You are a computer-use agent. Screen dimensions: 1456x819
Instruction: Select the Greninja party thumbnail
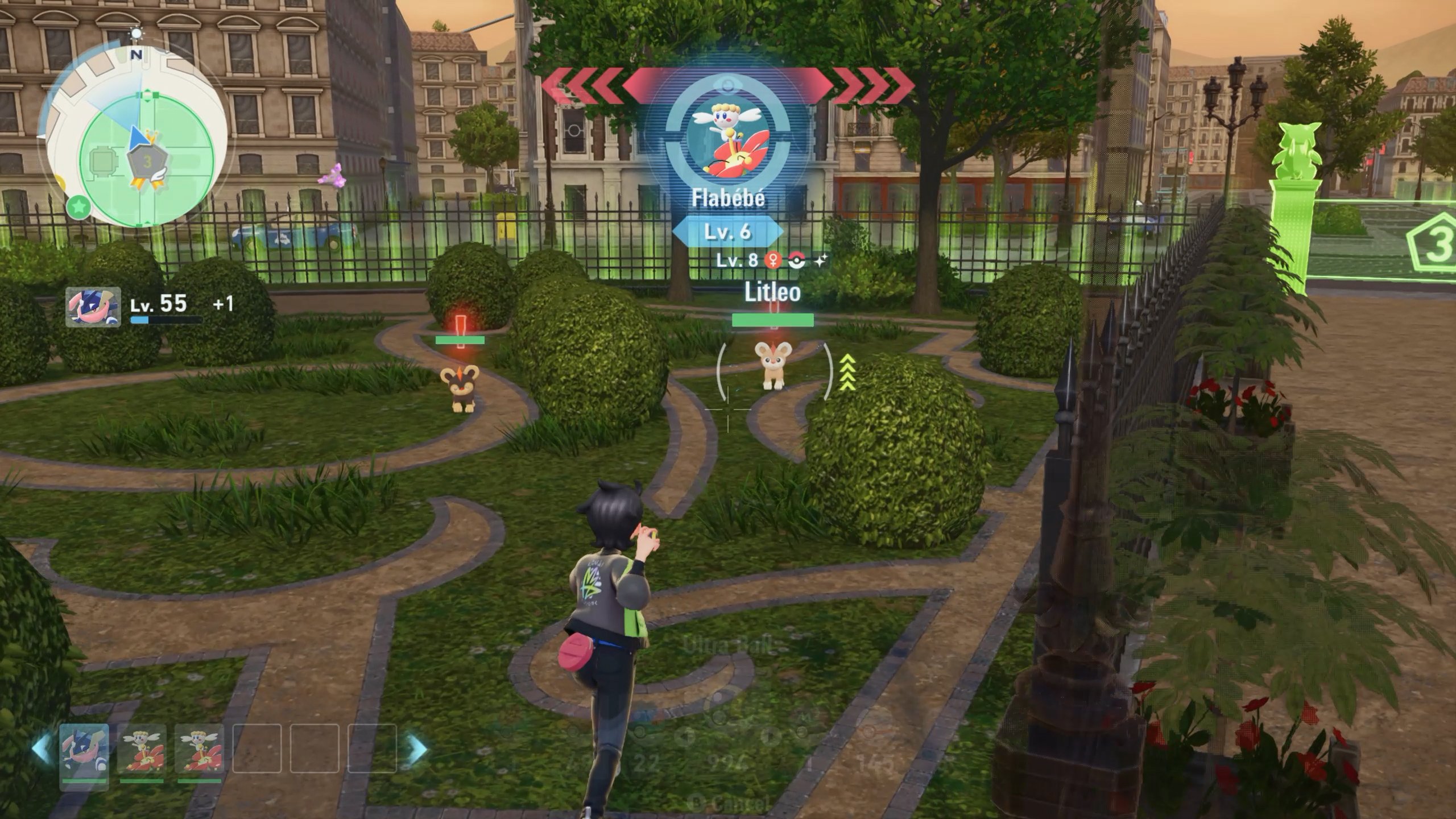(x=84, y=757)
